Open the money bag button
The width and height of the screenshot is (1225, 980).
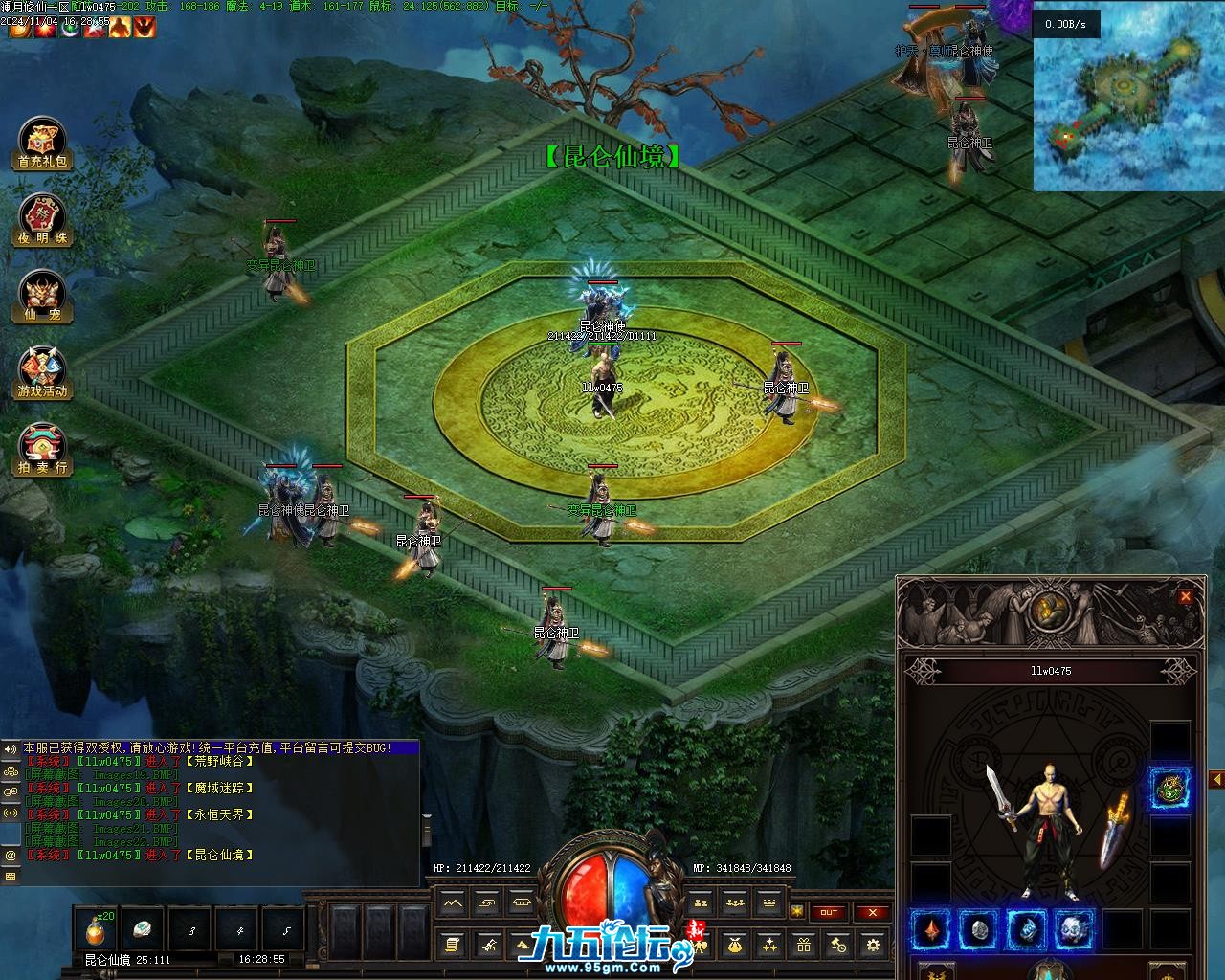pos(735,946)
